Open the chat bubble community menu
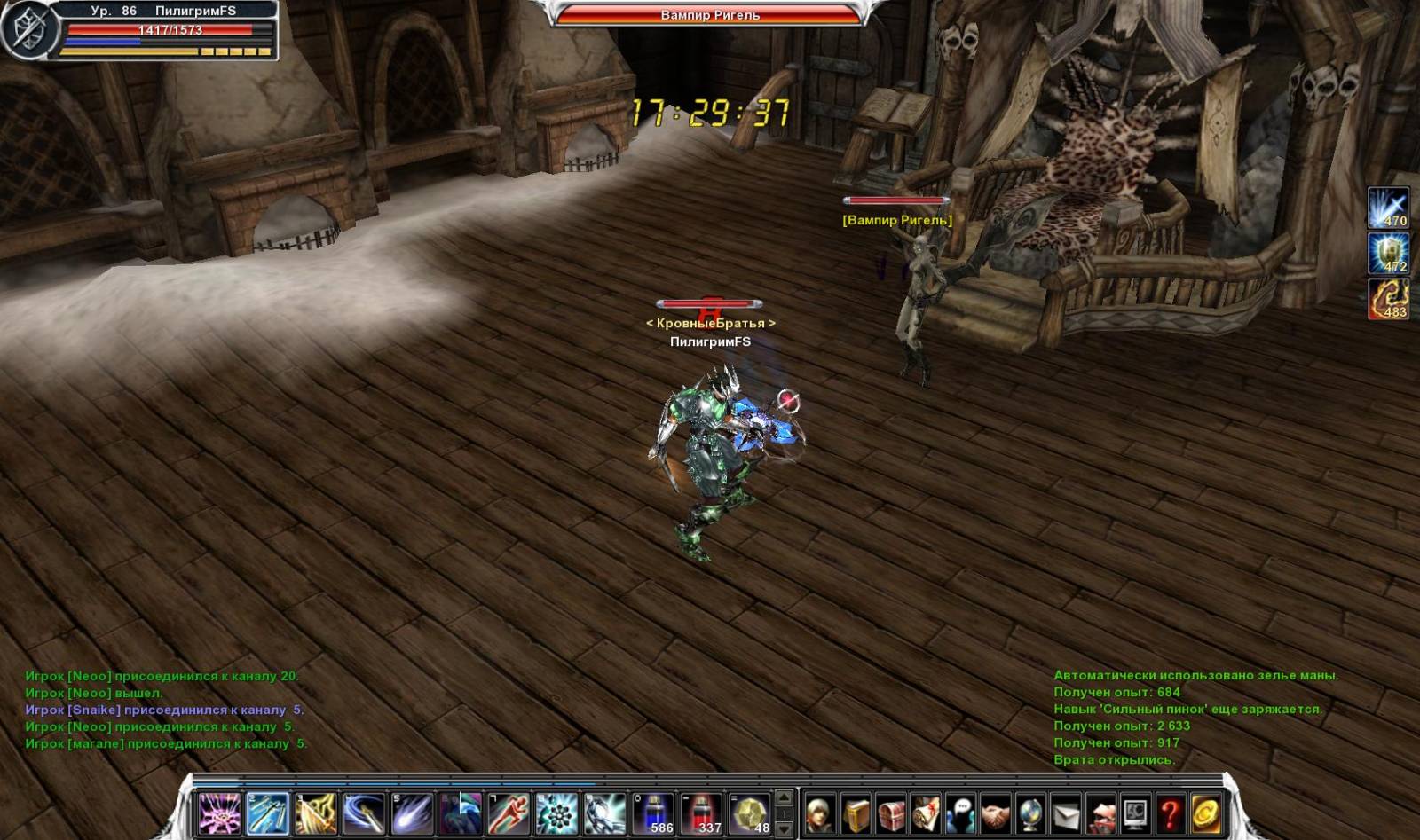 coord(961,813)
